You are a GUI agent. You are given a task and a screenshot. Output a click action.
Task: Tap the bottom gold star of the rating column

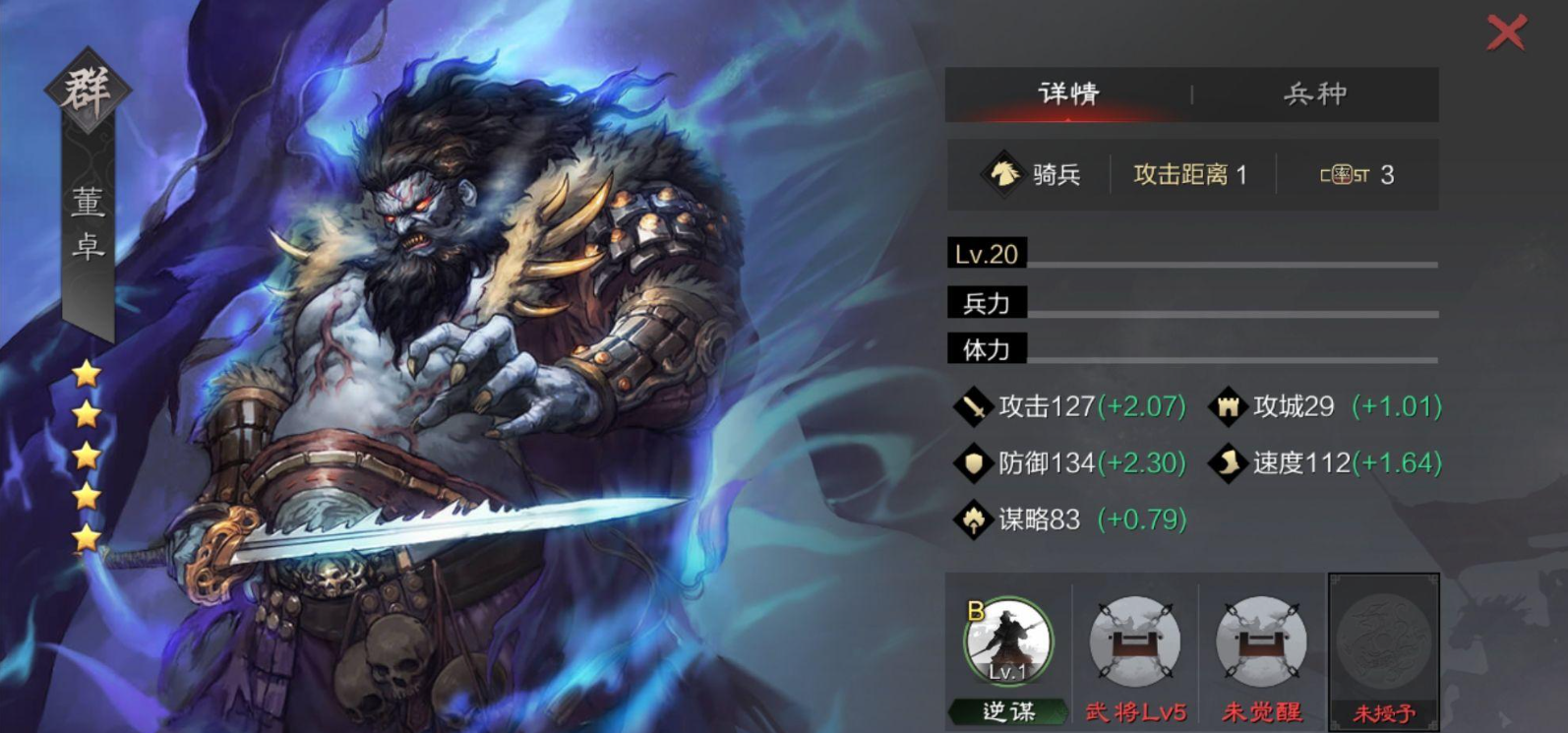[x=87, y=536]
